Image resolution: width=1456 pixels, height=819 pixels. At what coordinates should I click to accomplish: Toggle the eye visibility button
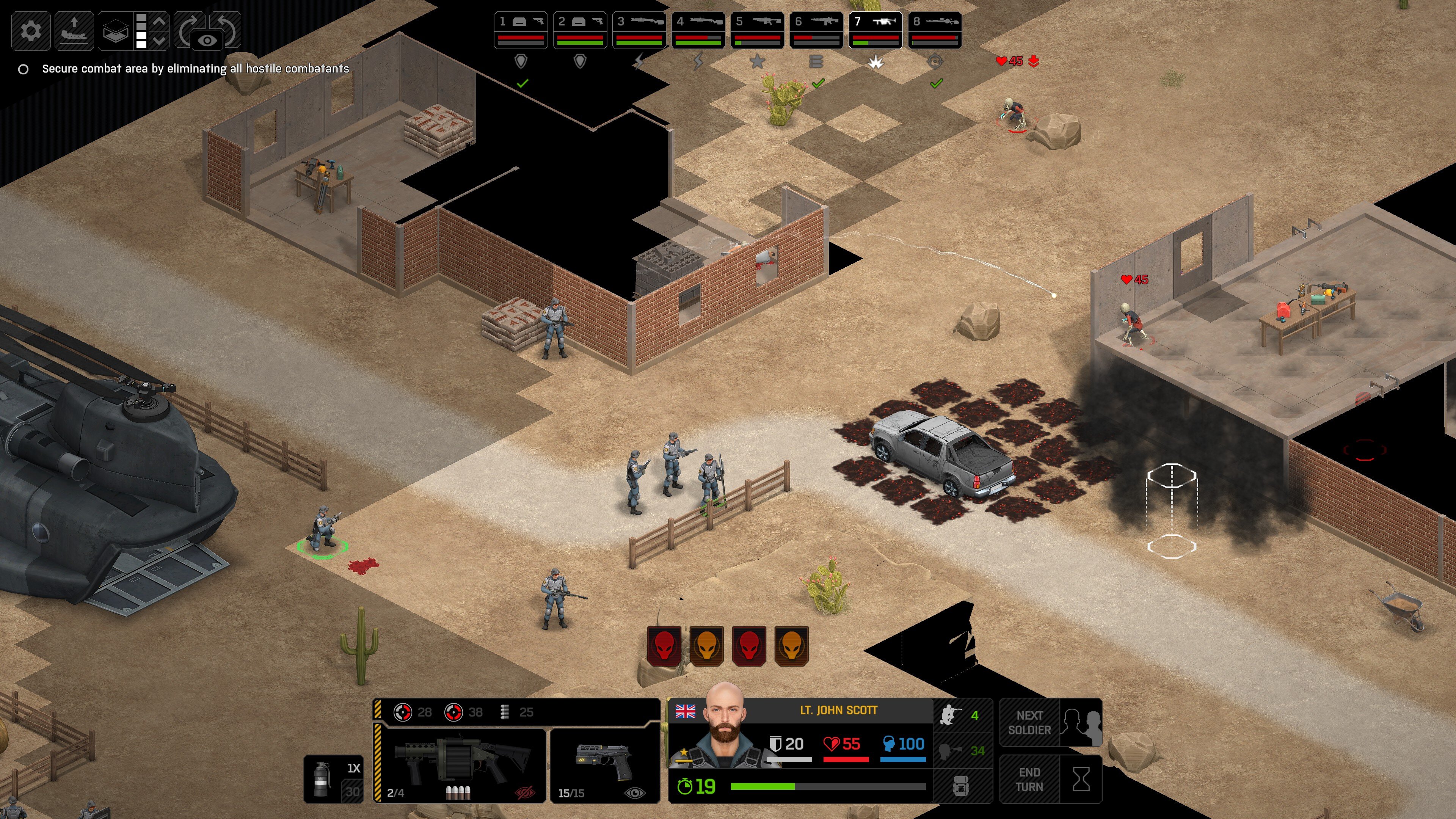pyautogui.click(x=207, y=40)
